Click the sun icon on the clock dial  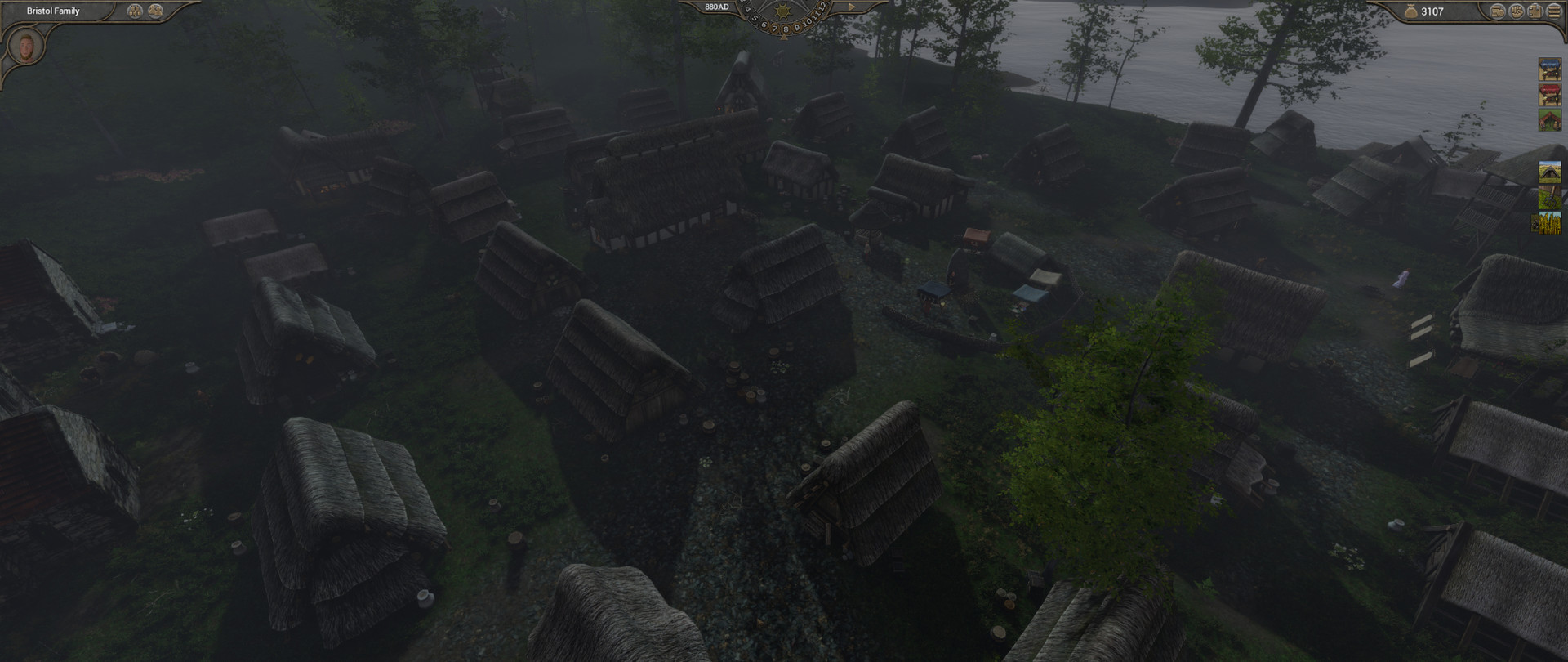(785, 12)
